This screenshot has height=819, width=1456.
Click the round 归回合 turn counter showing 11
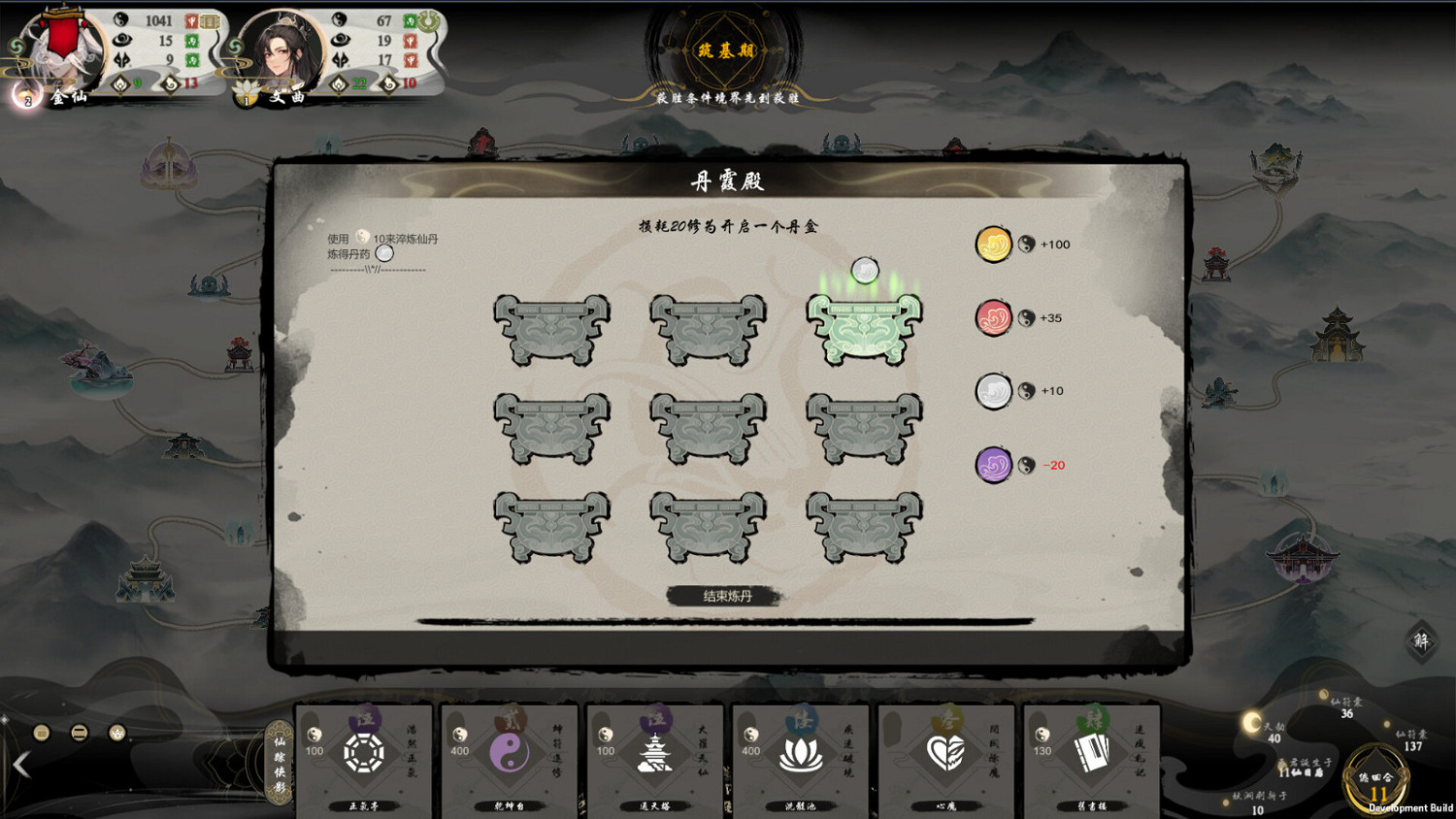click(1377, 778)
